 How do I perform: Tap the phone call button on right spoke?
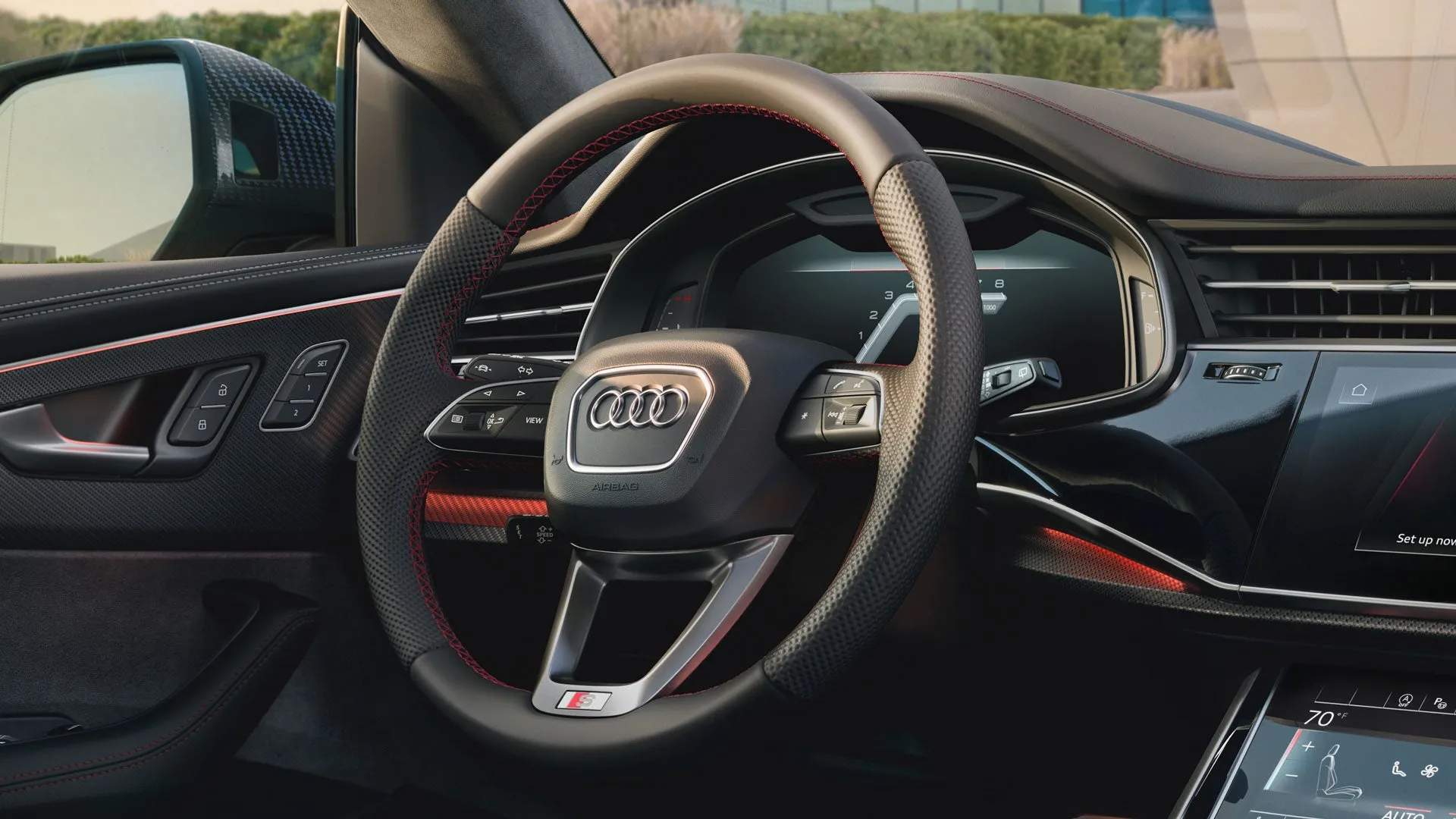840,385
